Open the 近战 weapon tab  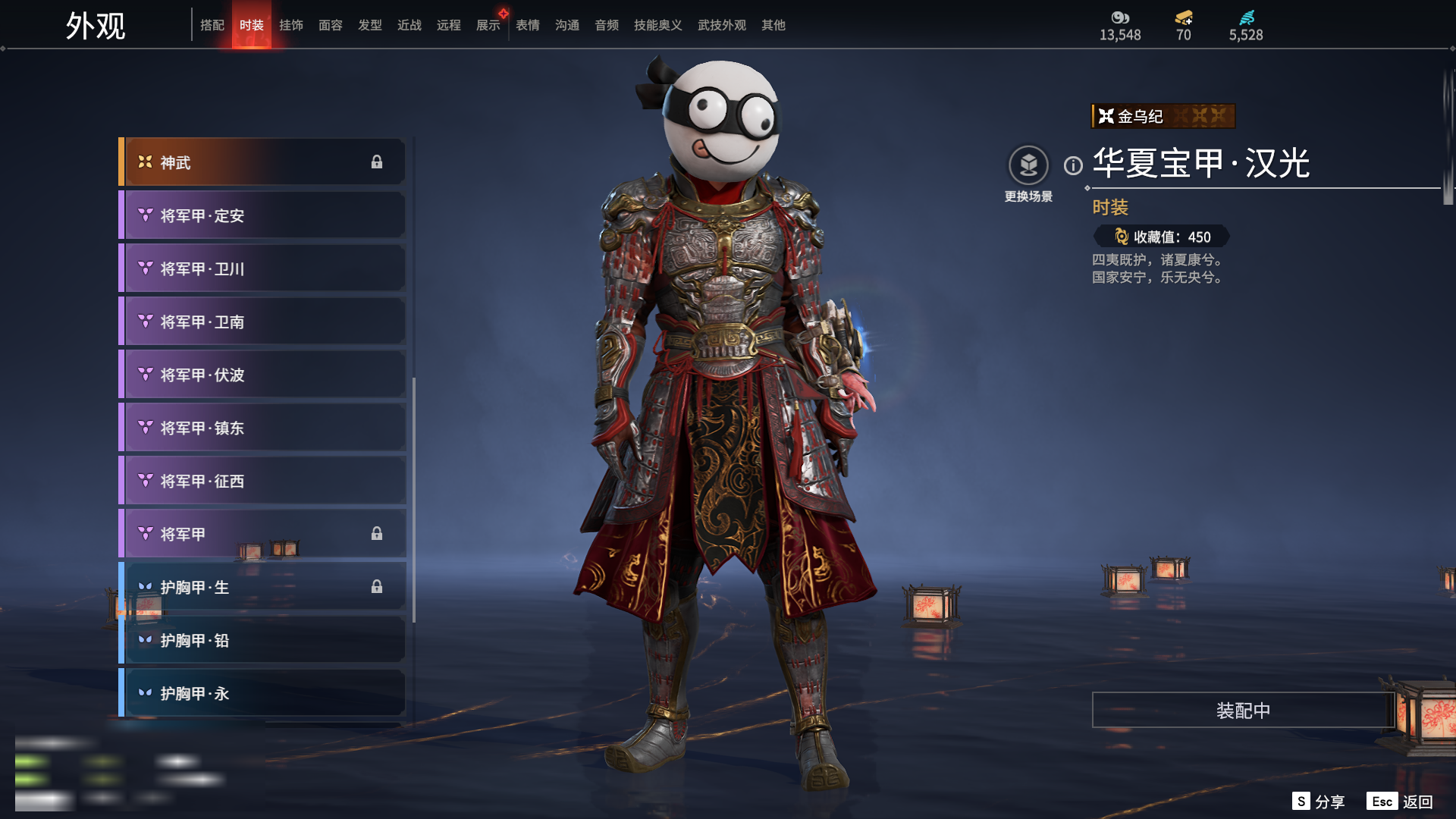[x=409, y=25]
